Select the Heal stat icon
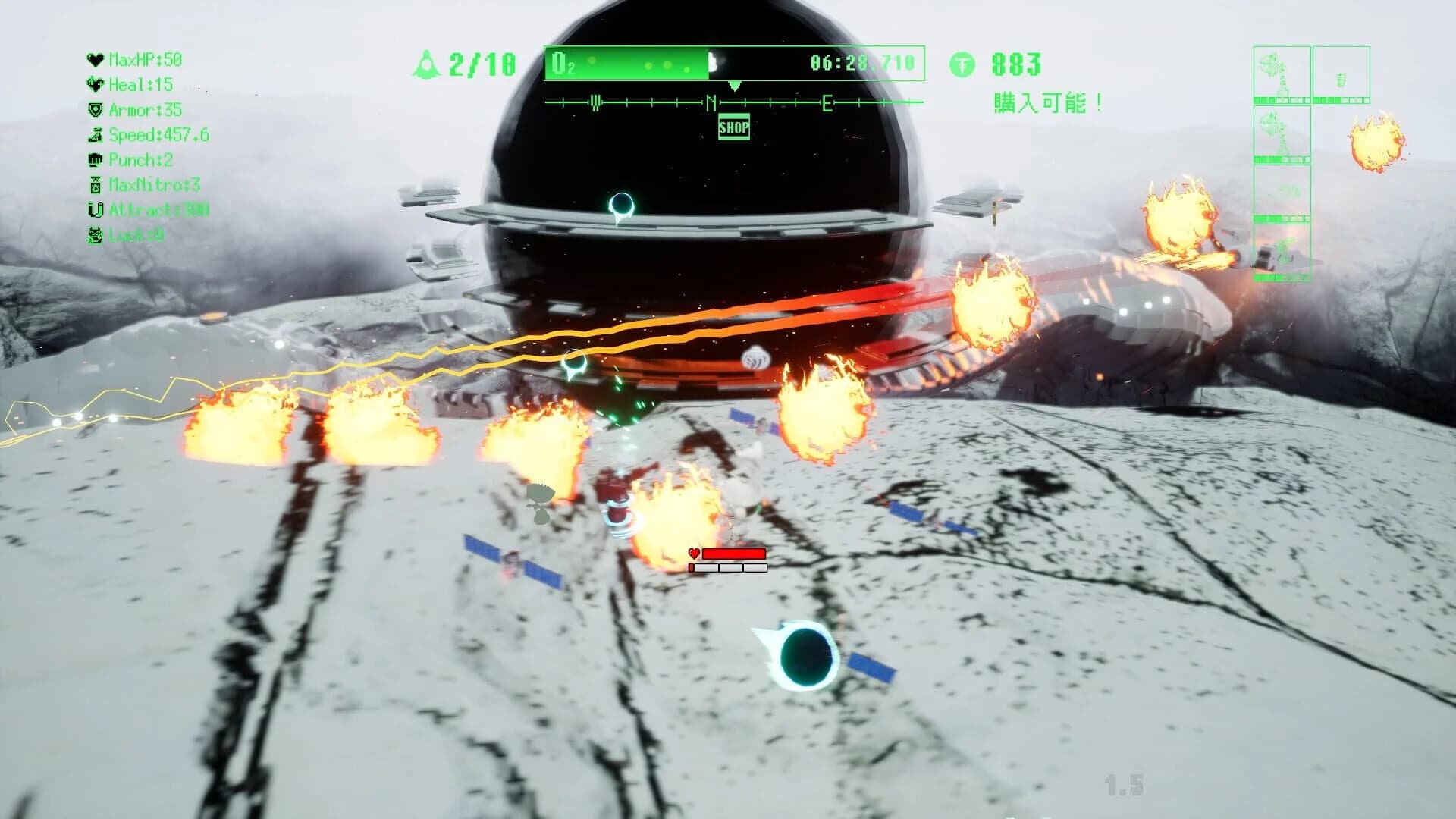Image resolution: width=1456 pixels, height=819 pixels. pyautogui.click(x=96, y=85)
